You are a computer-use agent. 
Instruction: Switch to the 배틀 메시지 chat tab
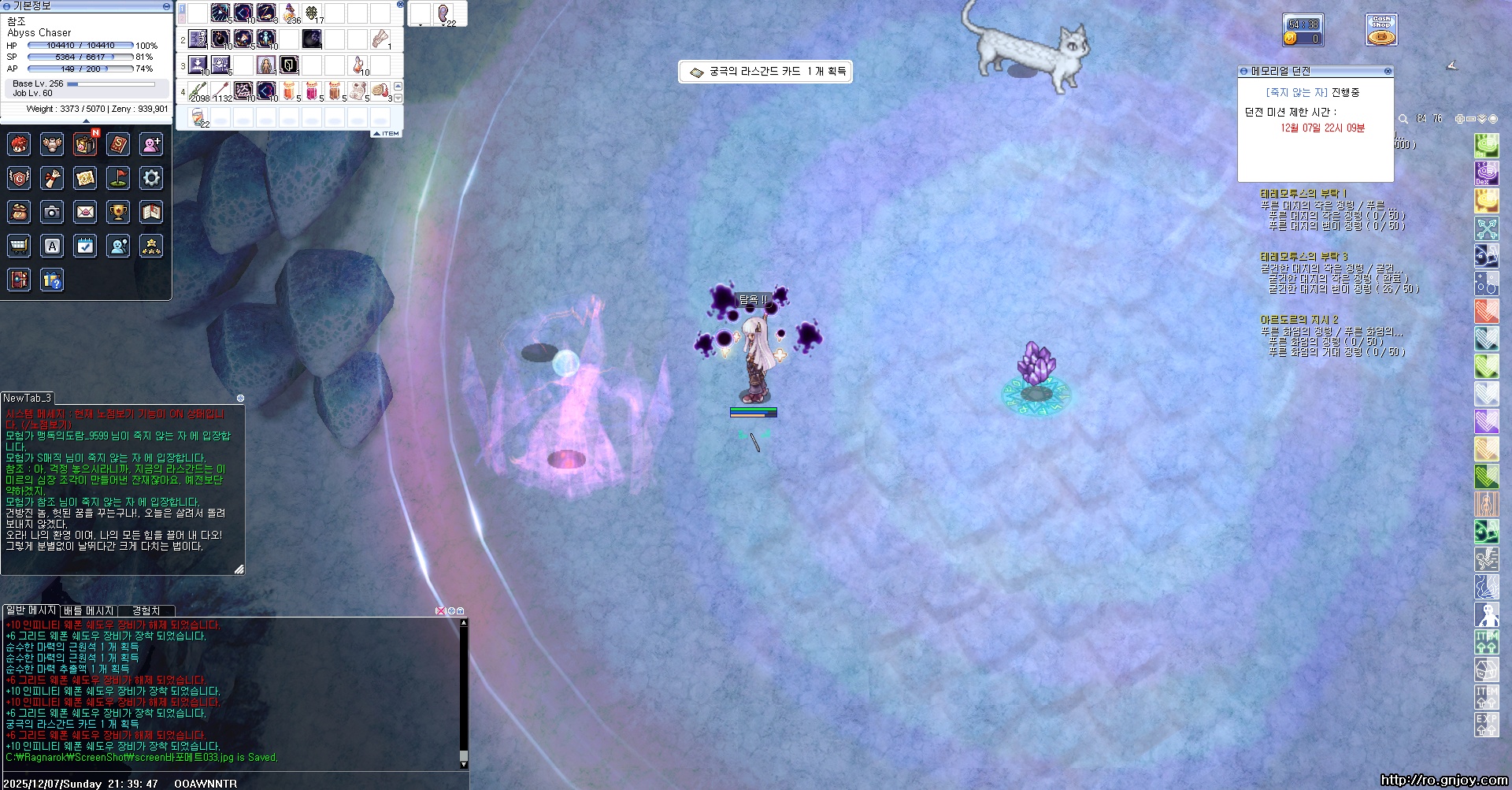coord(88,610)
